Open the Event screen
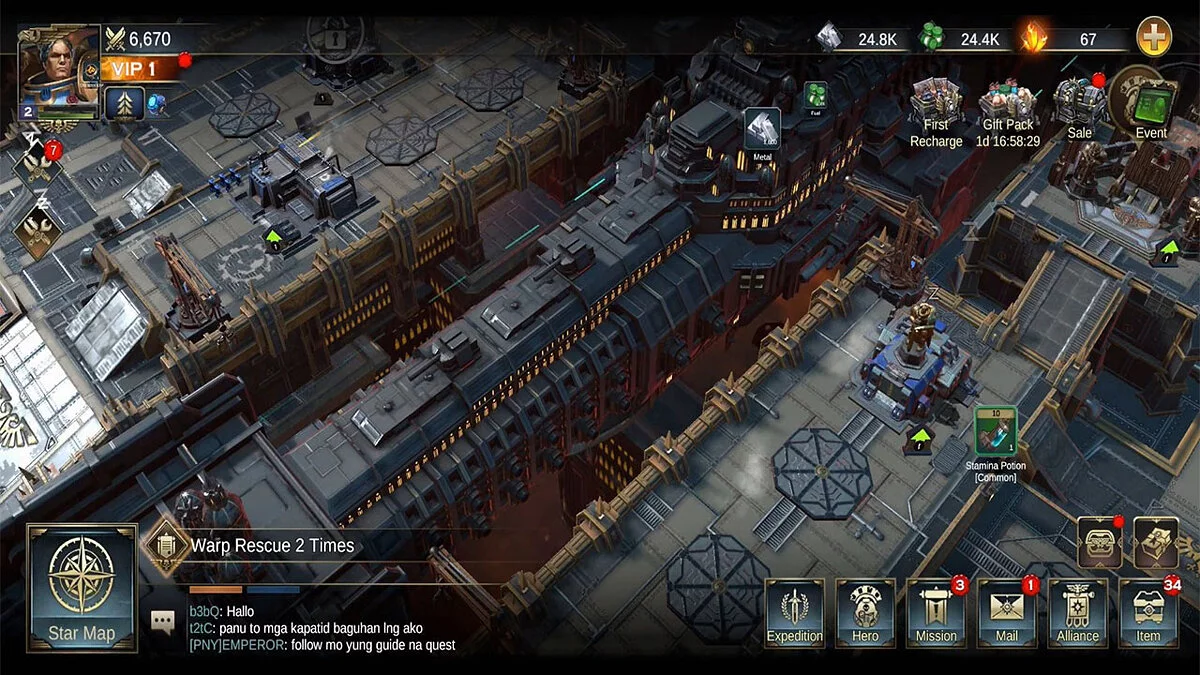Image resolution: width=1200 pixels, height=675 pixels. (x=1151, y=105)
